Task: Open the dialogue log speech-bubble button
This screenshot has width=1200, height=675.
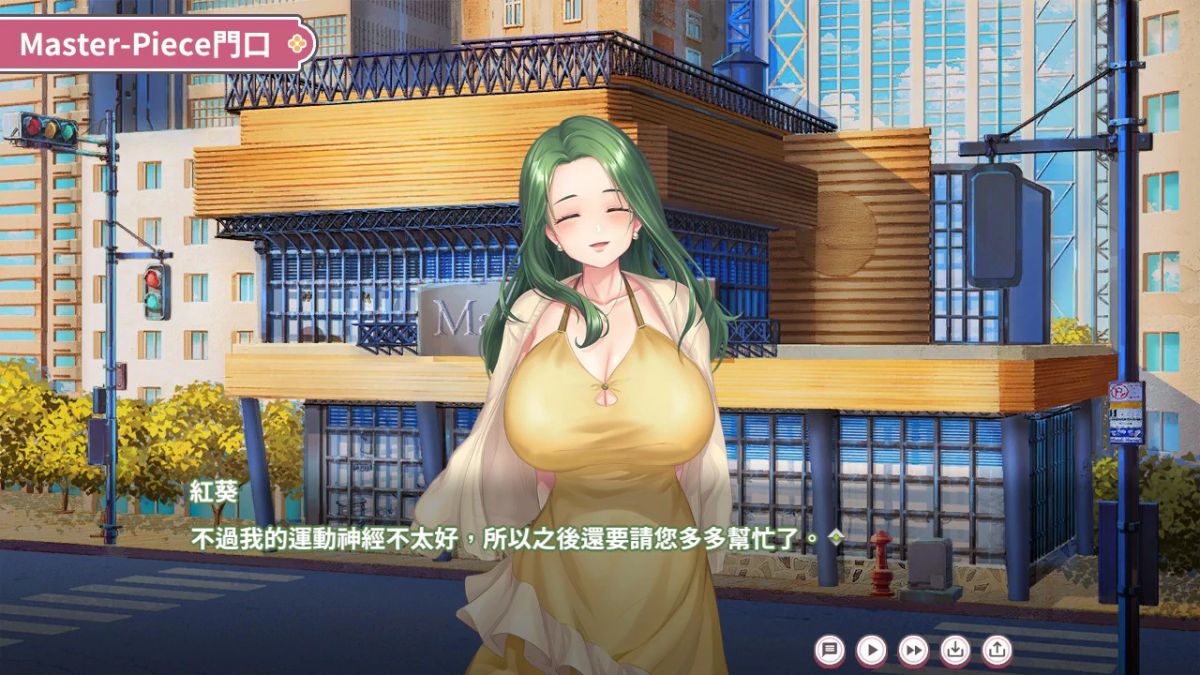Action: point(829,651)
